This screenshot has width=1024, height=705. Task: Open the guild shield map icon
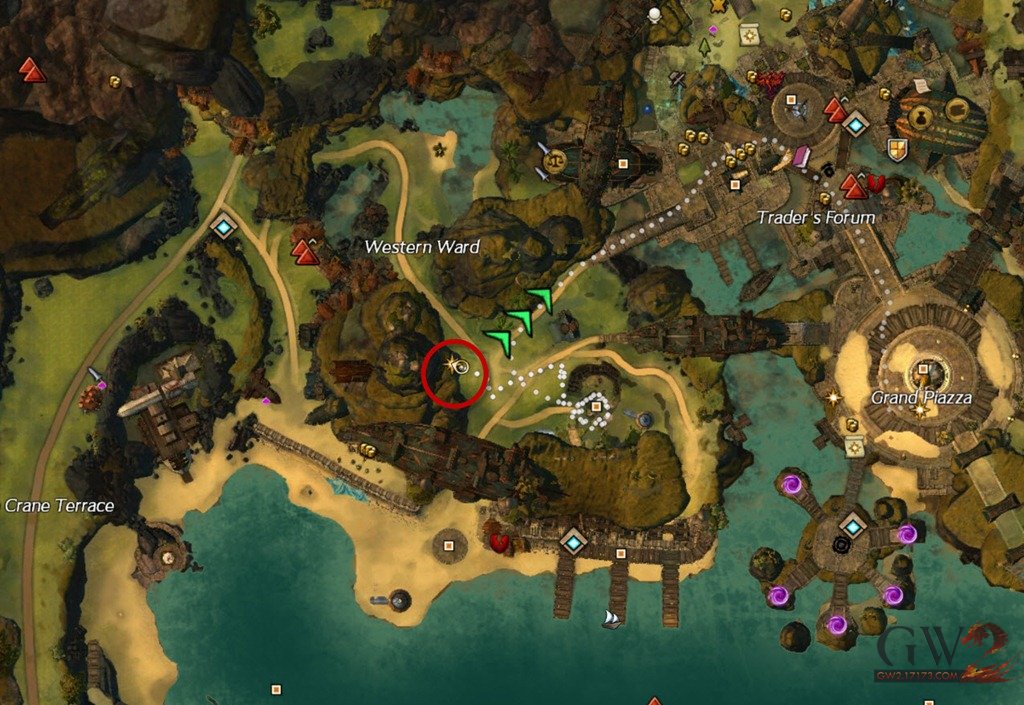coord(897,150)
